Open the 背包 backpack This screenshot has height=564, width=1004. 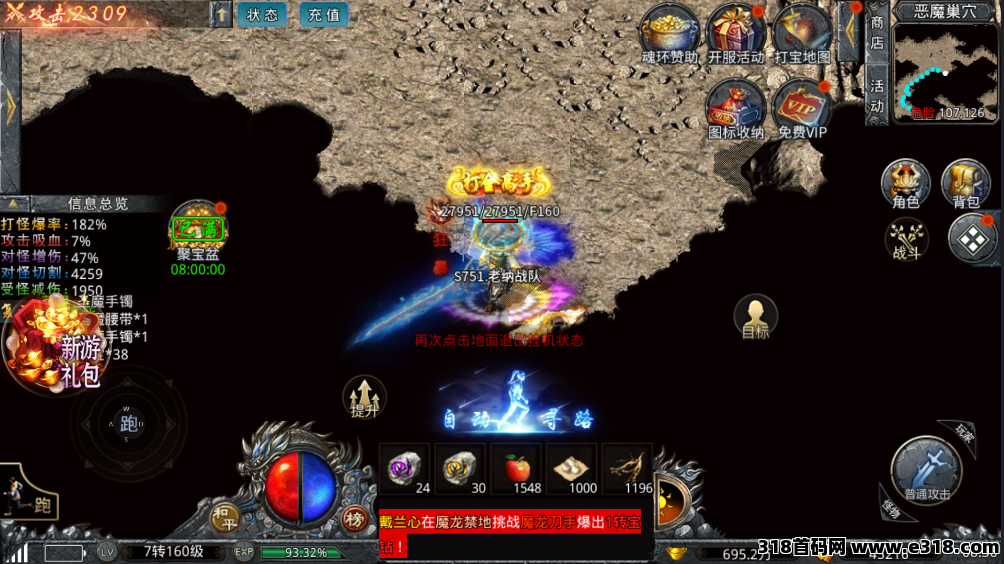click(x=966, y=186)
